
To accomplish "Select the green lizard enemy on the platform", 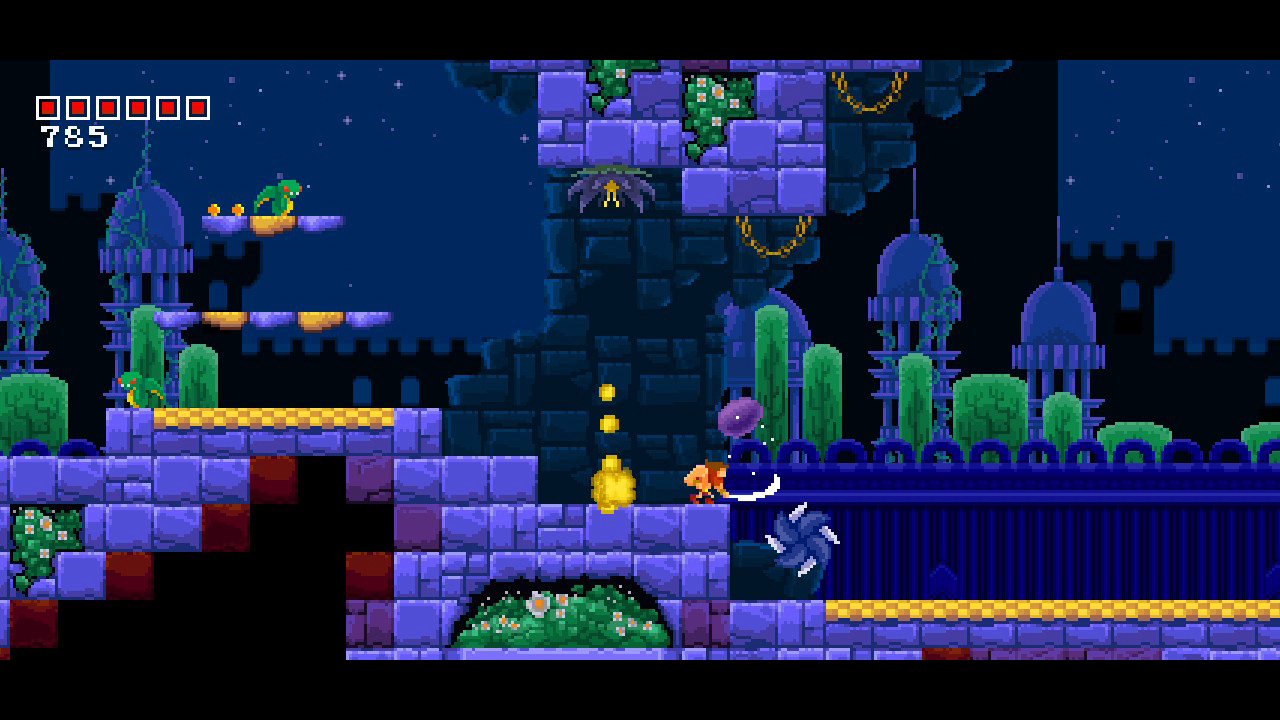I will (278, 198).
